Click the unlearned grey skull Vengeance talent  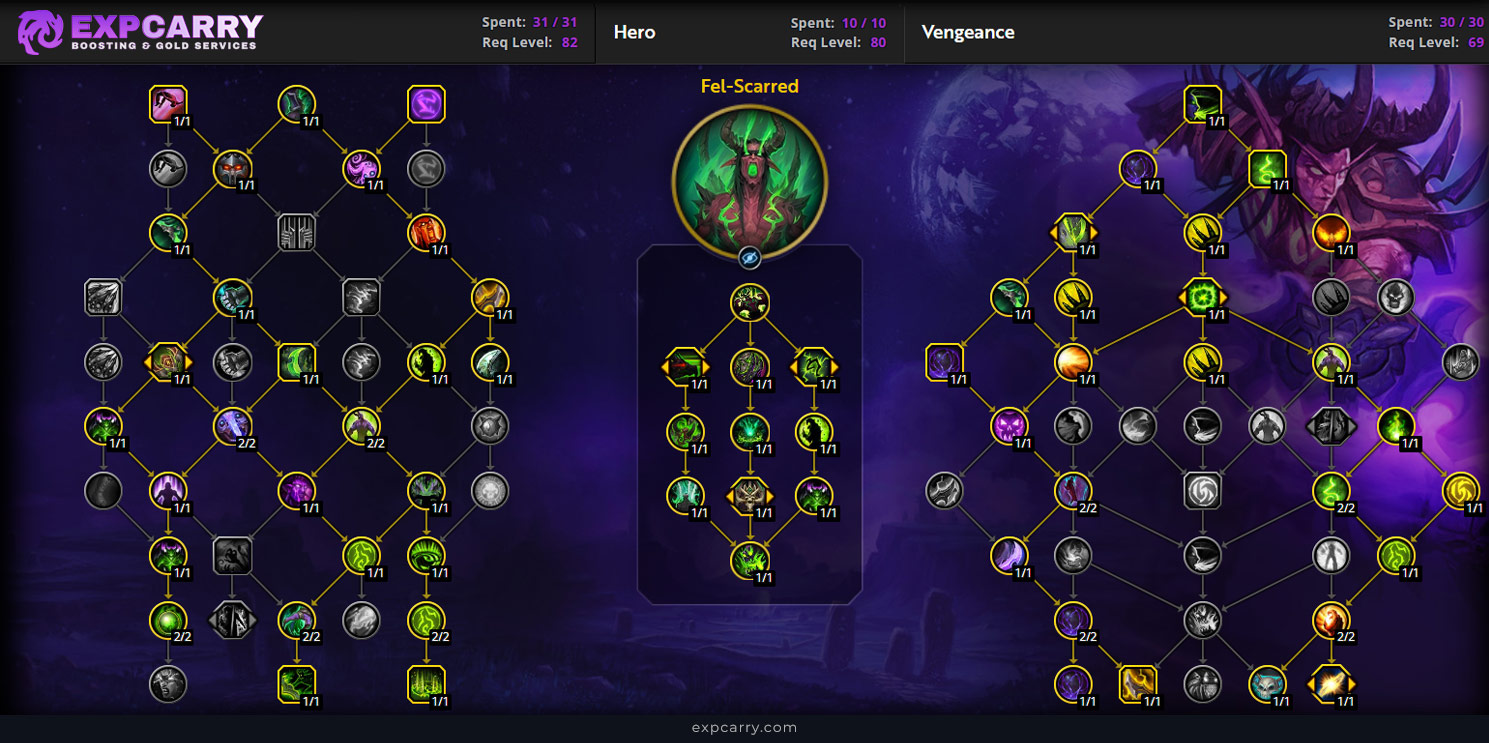1396,297
